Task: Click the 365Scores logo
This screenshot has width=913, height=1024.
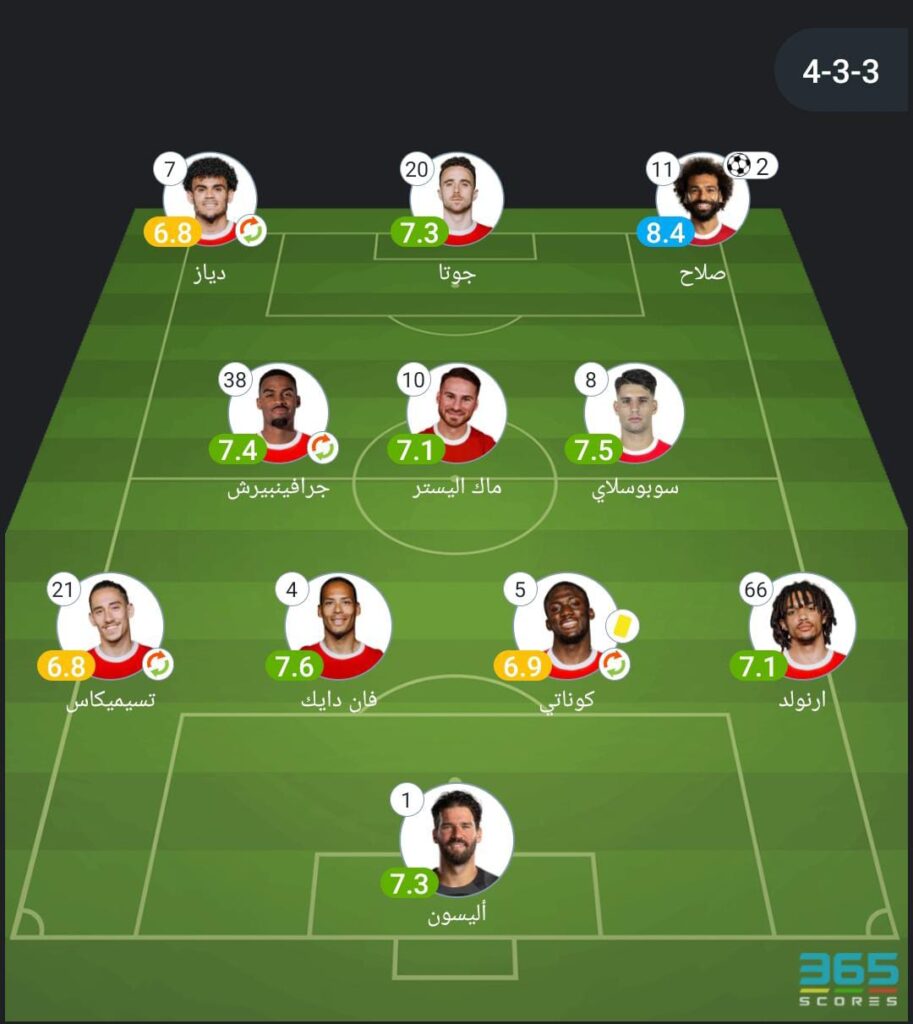Action: pos(848,979)
